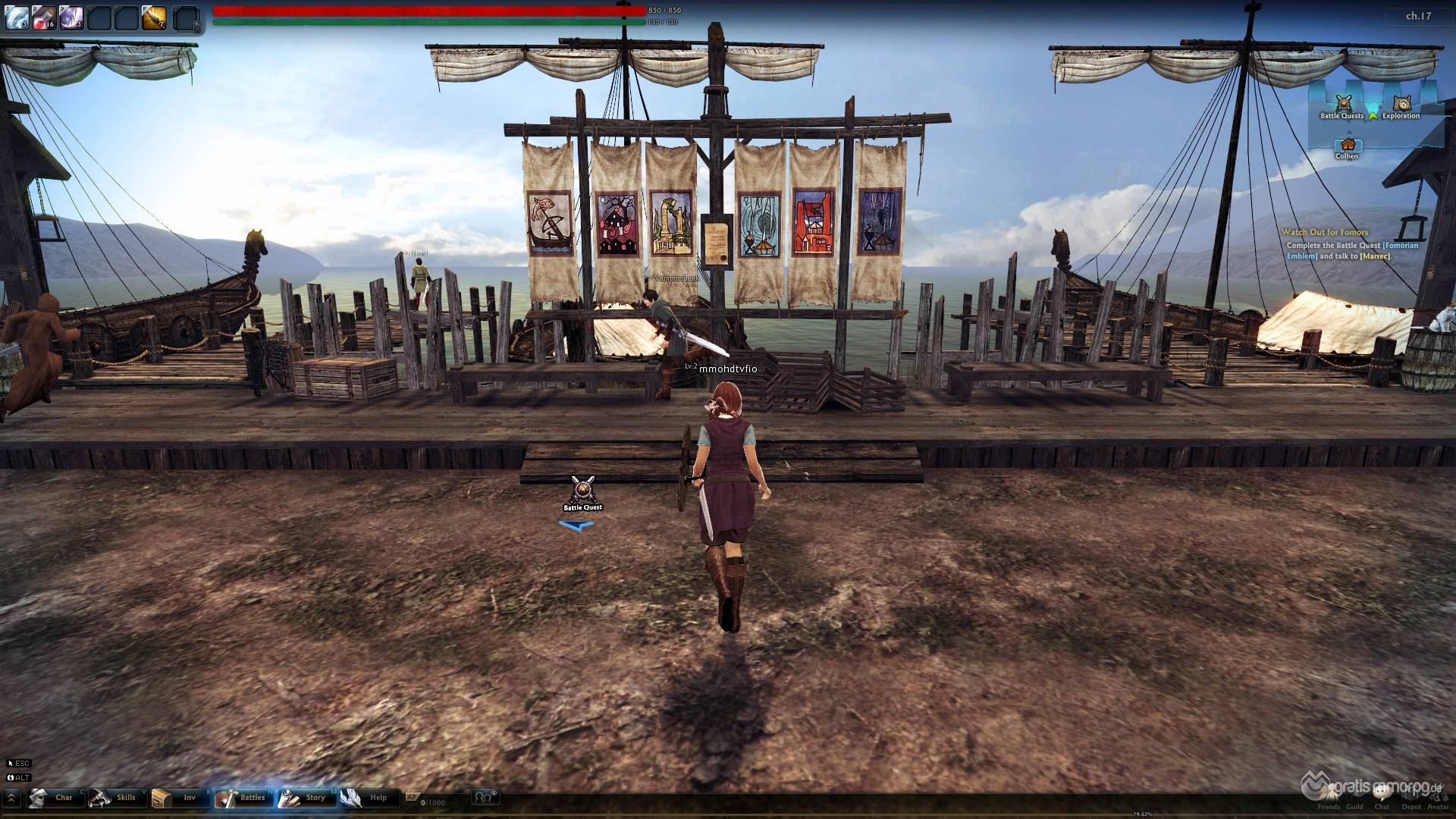Use the white feather item in slot 1
Viewport: 1456px width, 819px height.
17,17
